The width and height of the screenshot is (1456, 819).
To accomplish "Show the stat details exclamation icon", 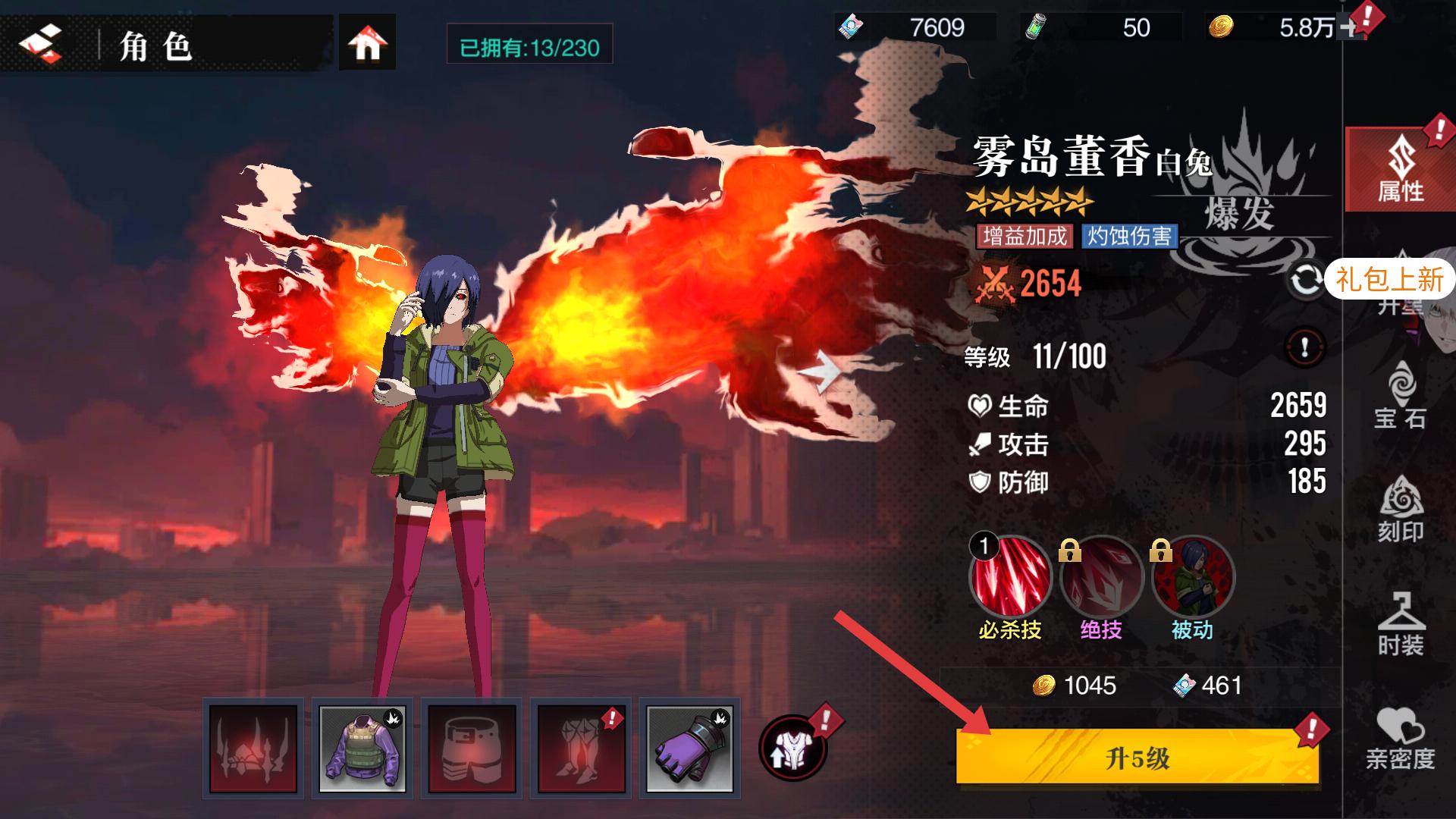I will (1304, 348).
